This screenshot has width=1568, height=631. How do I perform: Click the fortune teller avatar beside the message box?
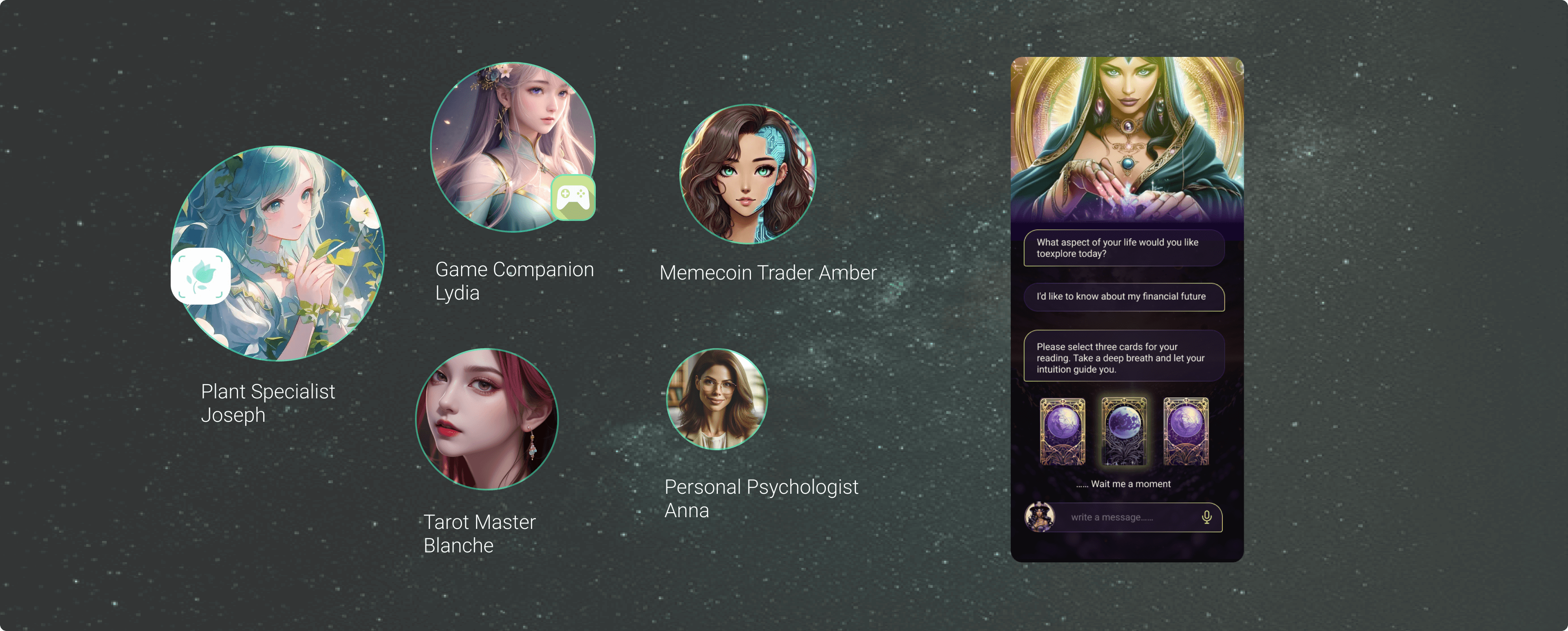(1040, 518)
